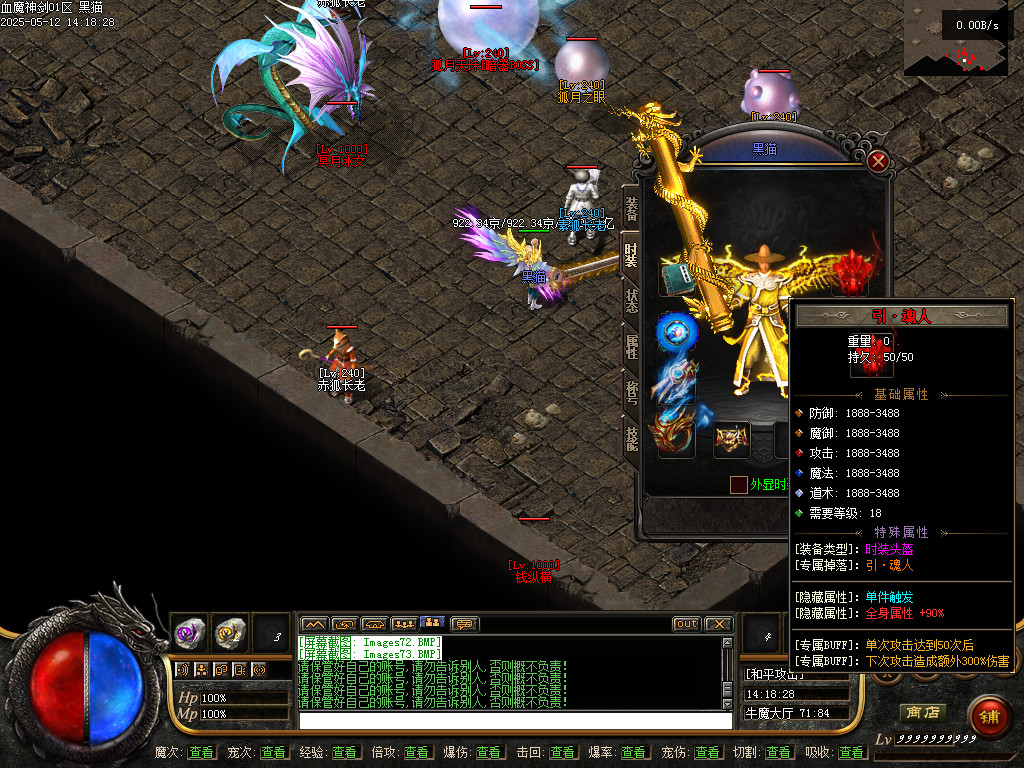View the 吸收 value via 查看
The width and height of the screenshot is (1024, 768).
(852, 752)
